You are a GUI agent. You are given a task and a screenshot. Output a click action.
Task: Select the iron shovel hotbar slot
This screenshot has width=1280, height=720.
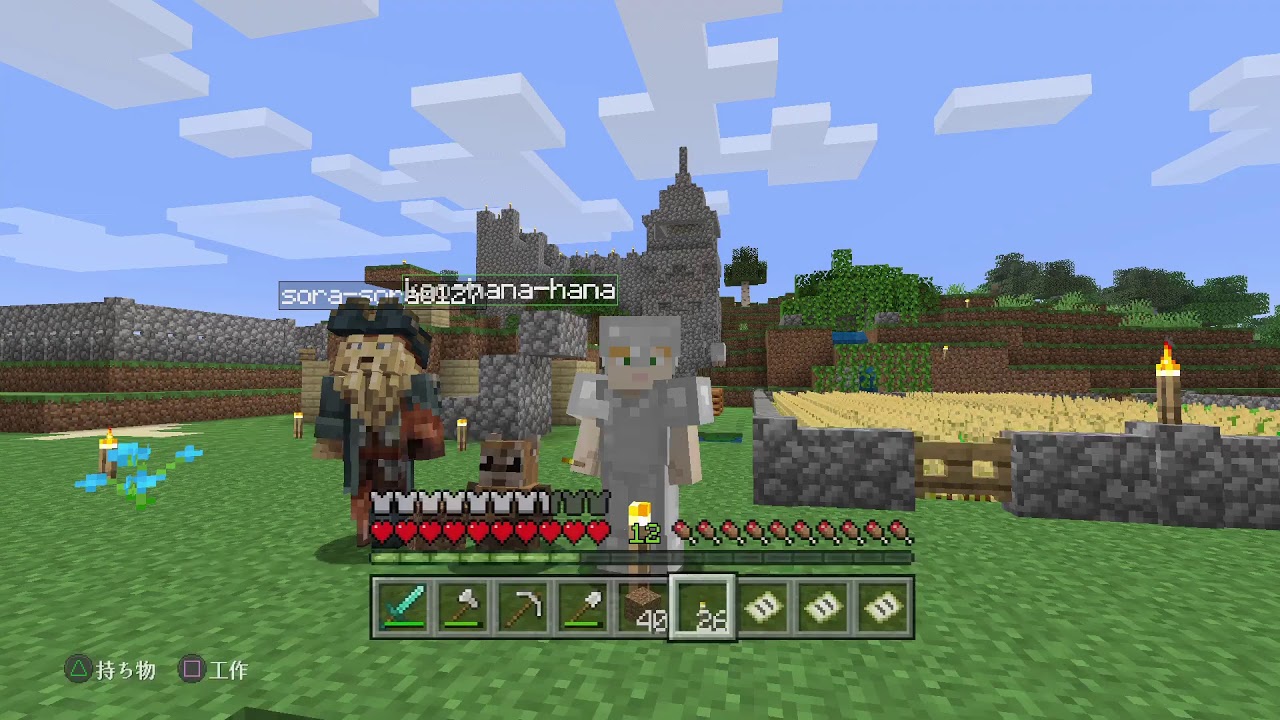tap(583, 605)
